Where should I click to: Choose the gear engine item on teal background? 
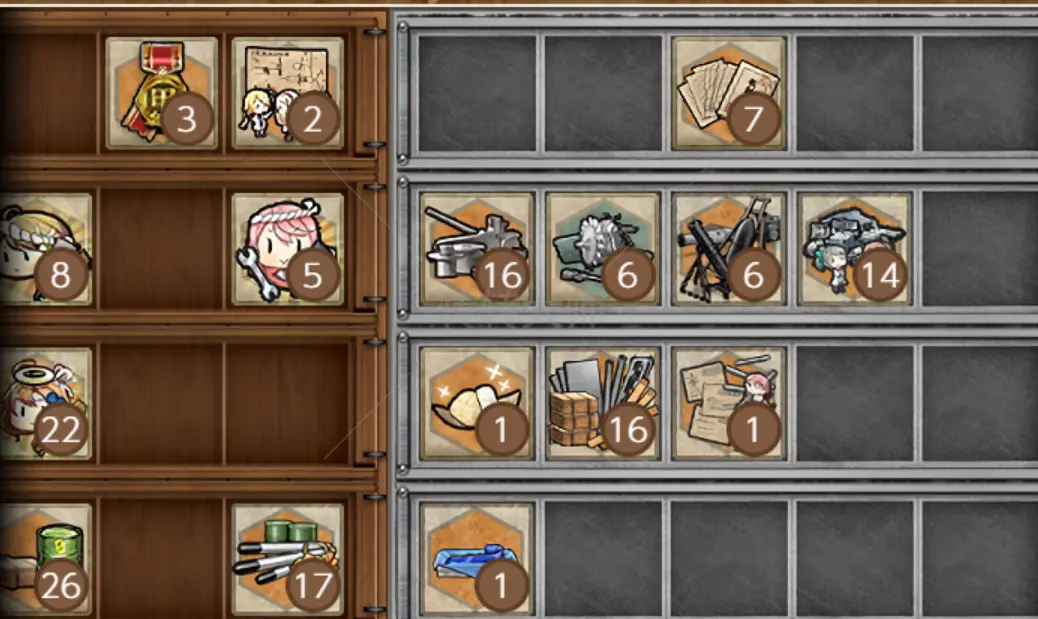pos(603,249)
